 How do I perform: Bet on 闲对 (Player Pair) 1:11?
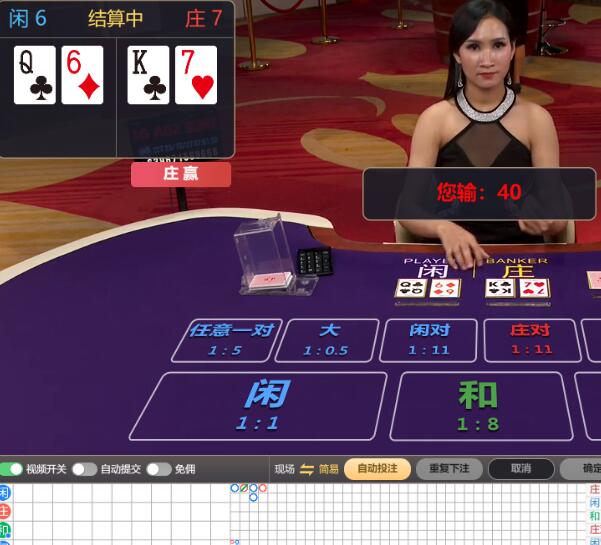point(429,339)
